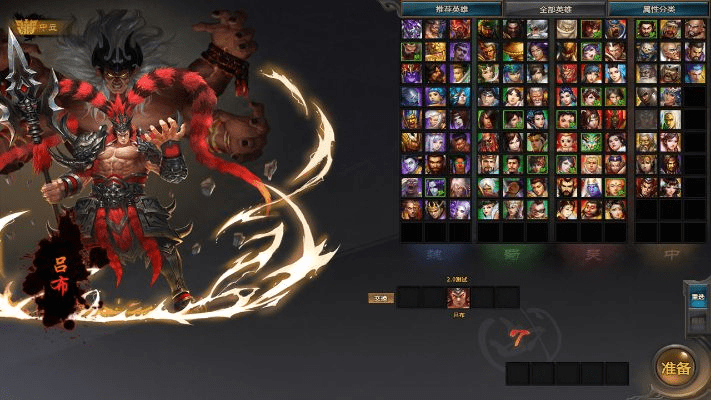The height and width of the screenshot is (400, 711).
Task: Choose the red 吴 faction emblem
Action: coord(593,255)
